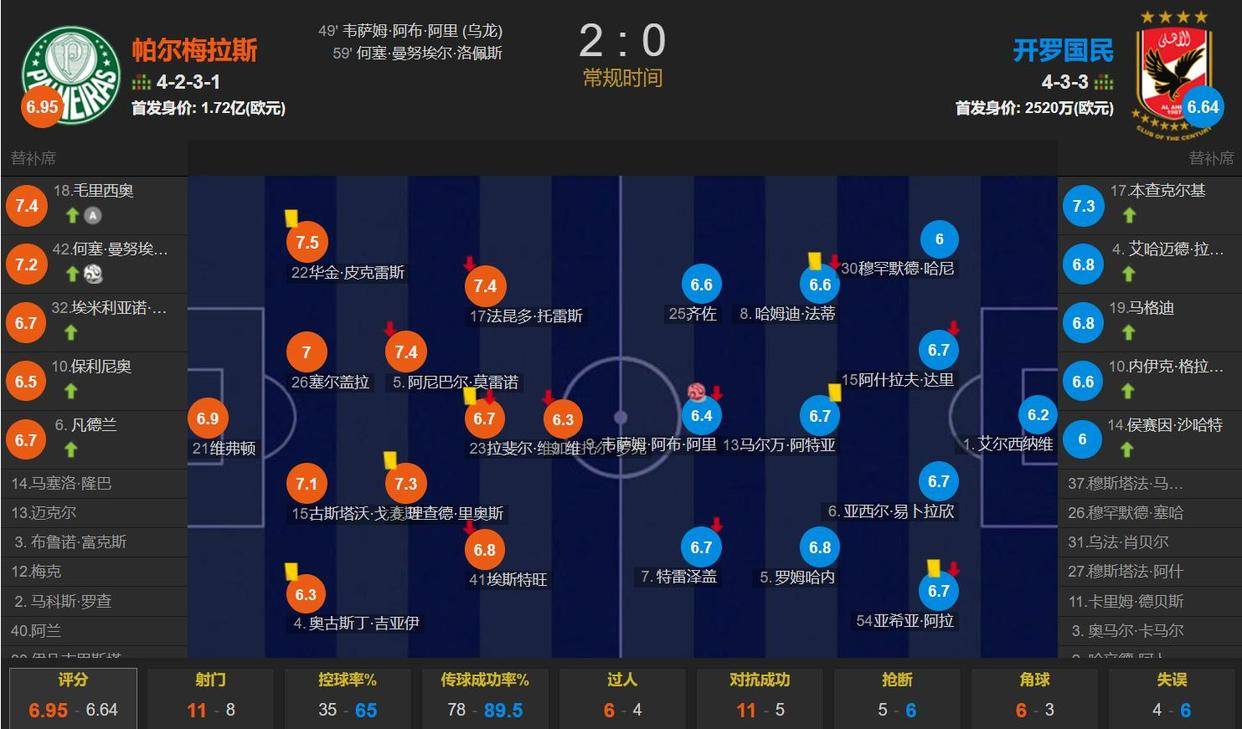Image resolution: width=1242 pixels, height=729 pixels.
Task: Switch to the 过人 dribbles tab
Action: click(622, 695)
